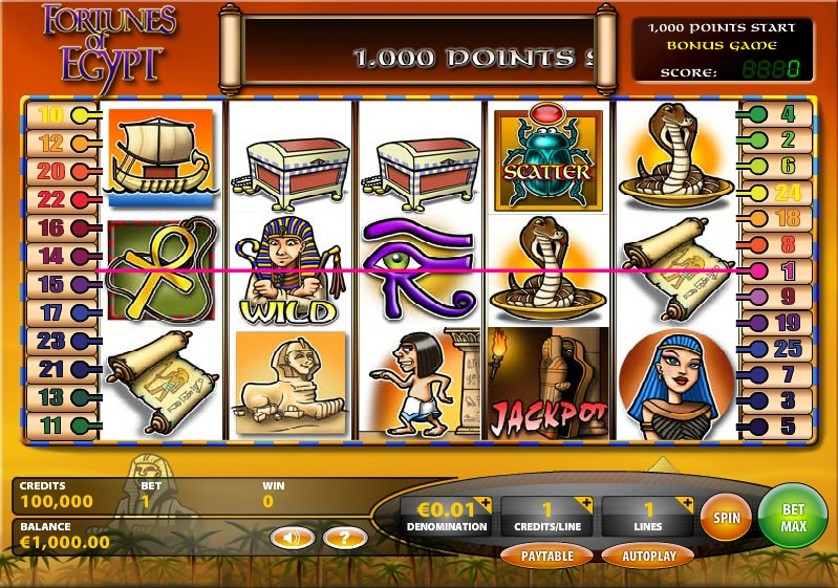Choose payline marker 22
The height and width of the screenshot is (588, 838).
click(52, 199)
